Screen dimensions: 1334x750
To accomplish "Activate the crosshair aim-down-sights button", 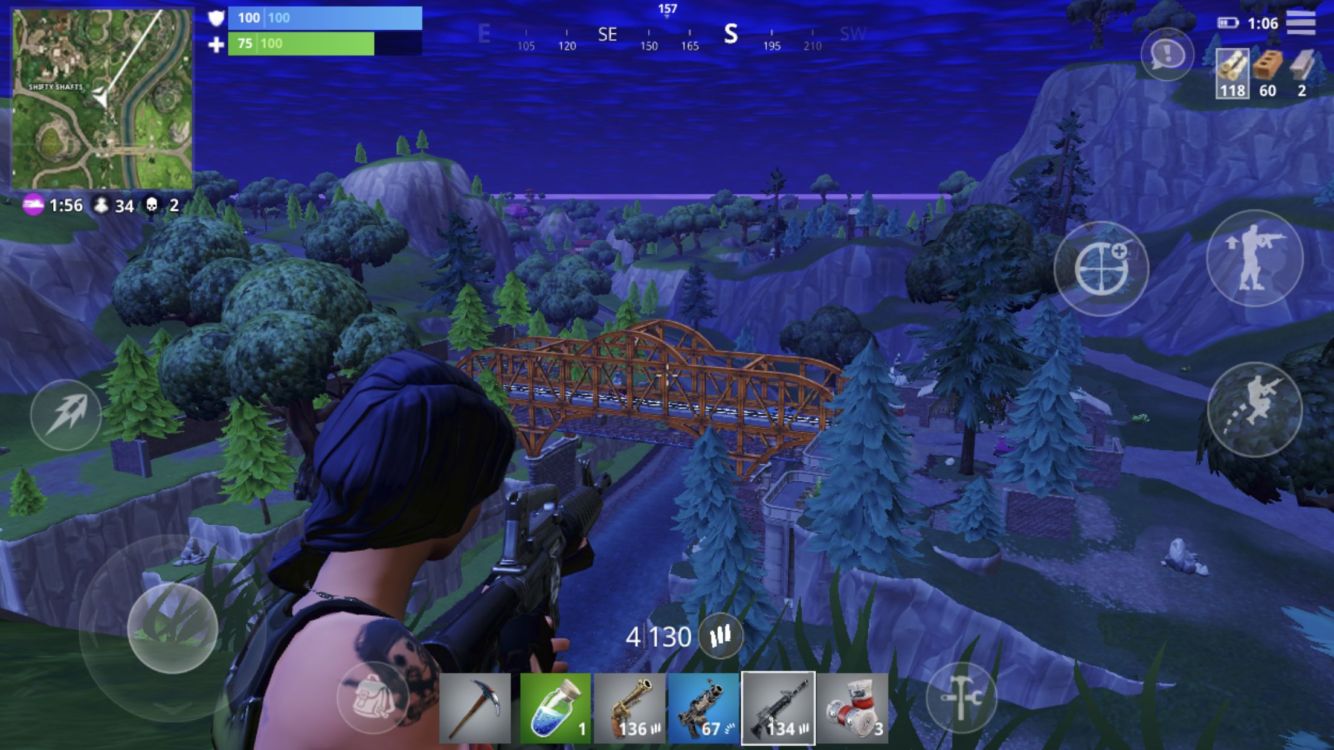I will 1100,268.
